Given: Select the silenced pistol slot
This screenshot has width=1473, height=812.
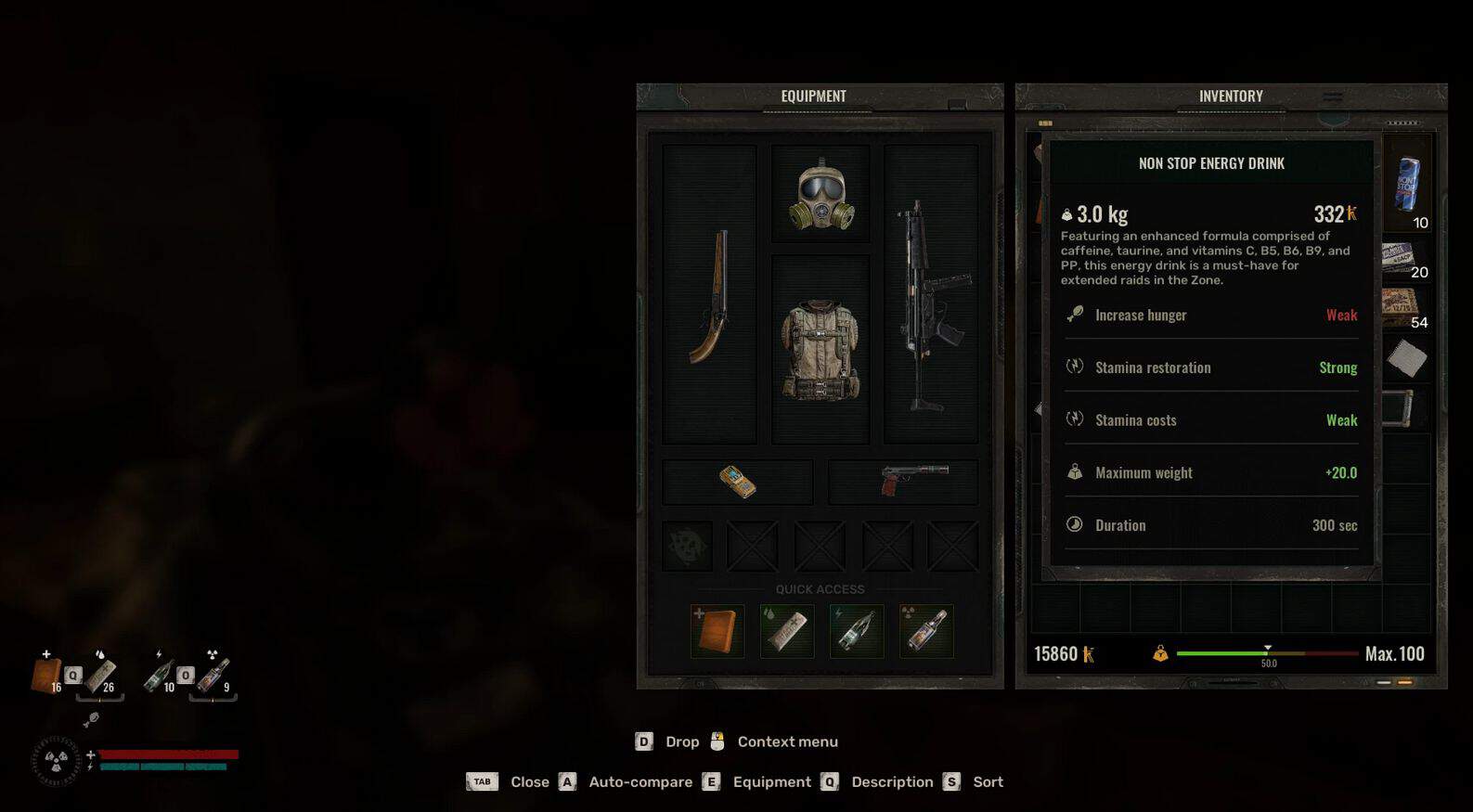Looking at the screenshot, I should (x=903, y=482).
